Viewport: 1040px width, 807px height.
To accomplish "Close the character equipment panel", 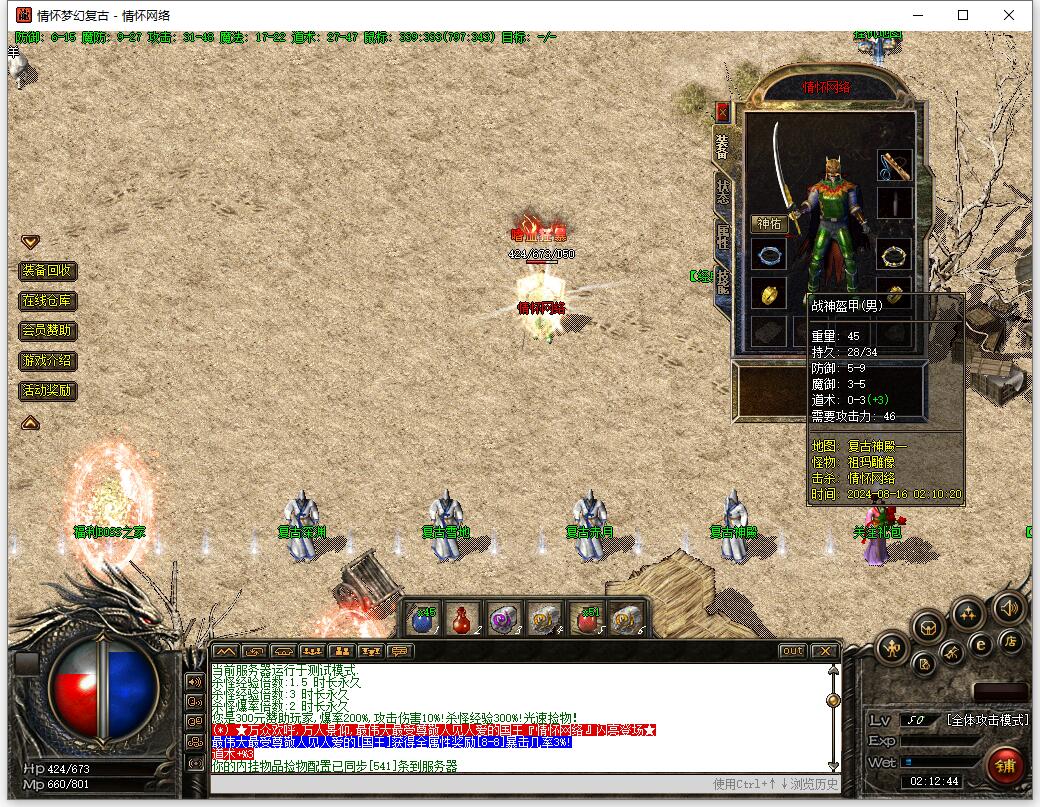I will 722,111.
